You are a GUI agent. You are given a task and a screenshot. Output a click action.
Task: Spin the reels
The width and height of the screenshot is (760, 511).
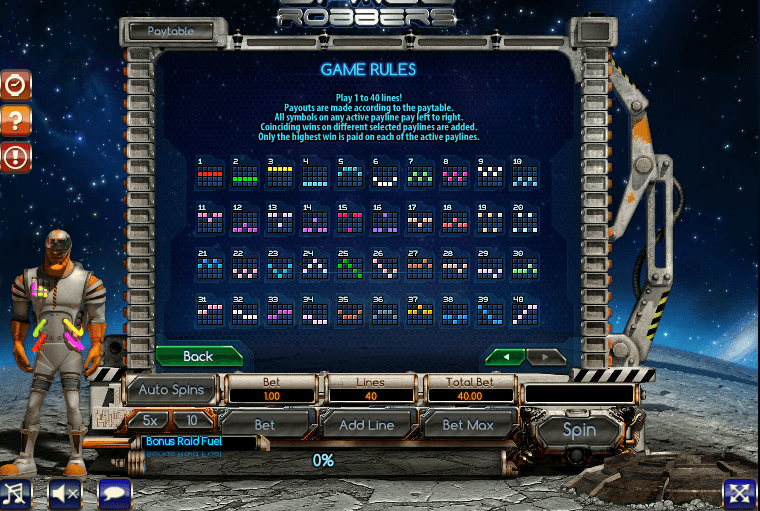579,430
